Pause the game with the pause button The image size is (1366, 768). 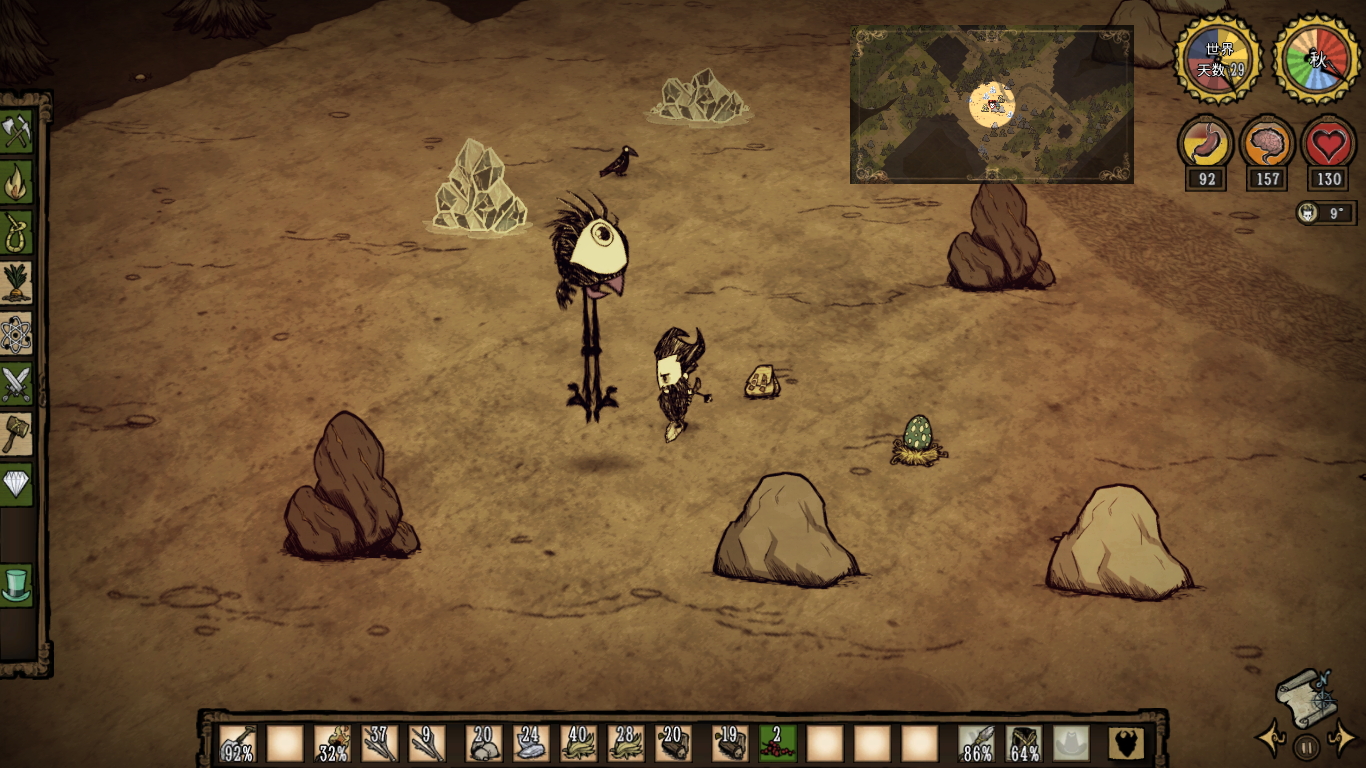1306,746
